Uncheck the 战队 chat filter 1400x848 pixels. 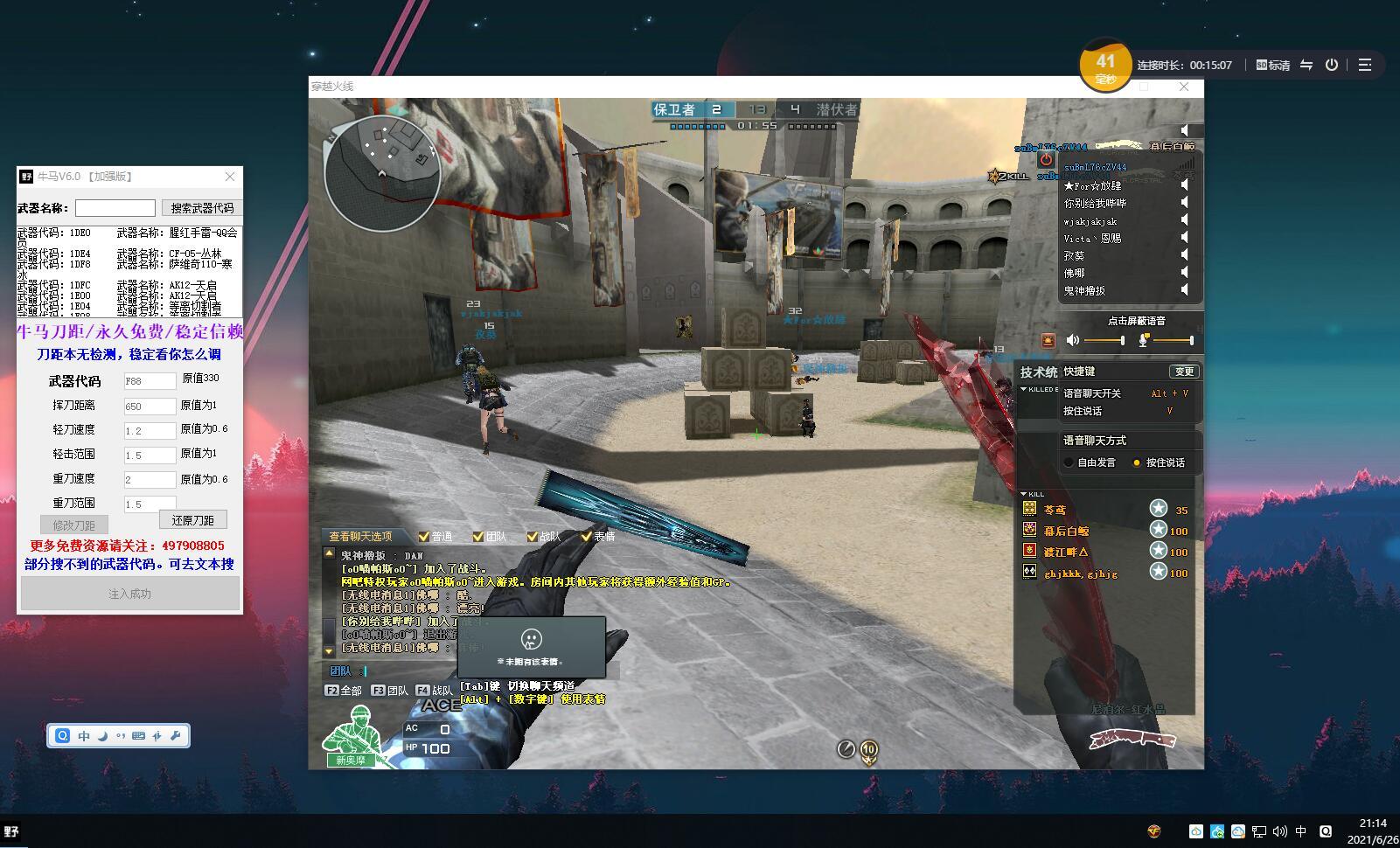[x=532, y=537]
